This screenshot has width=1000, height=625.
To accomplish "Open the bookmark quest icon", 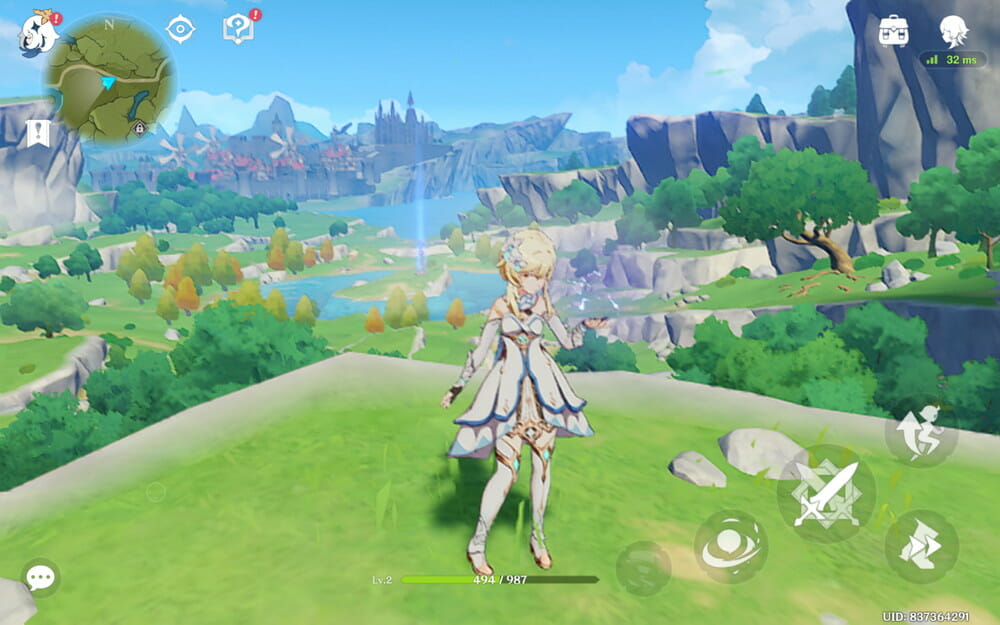I will click(x=38, y=133).
